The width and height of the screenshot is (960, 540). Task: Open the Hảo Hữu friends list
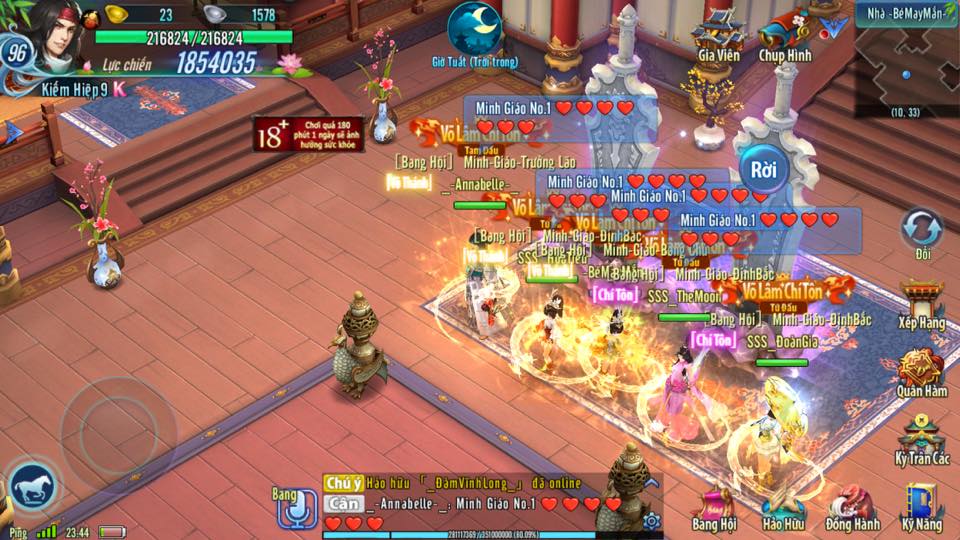(x=783, y=505)
